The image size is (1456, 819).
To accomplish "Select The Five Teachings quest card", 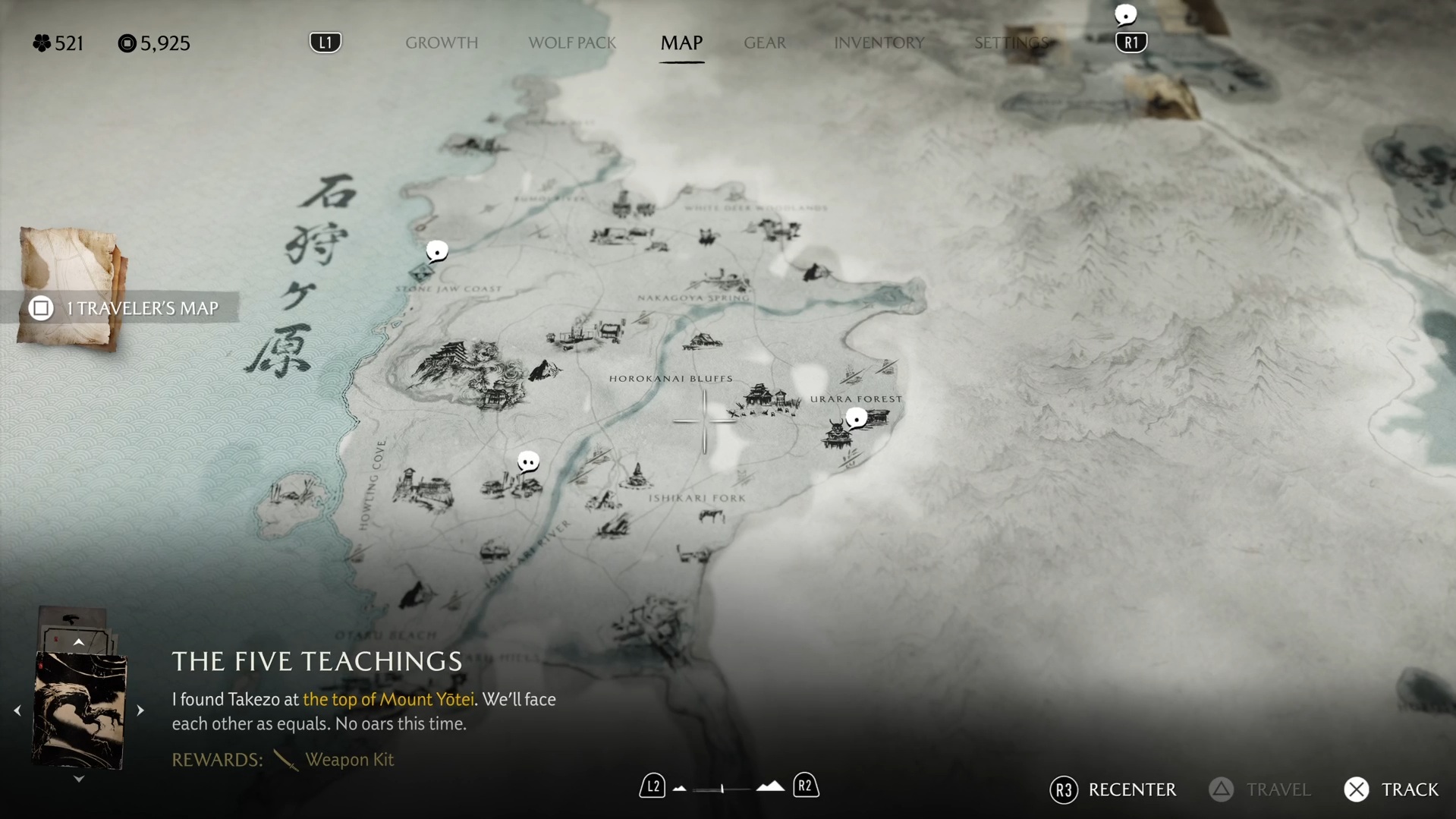I will (x=79, y=710).
